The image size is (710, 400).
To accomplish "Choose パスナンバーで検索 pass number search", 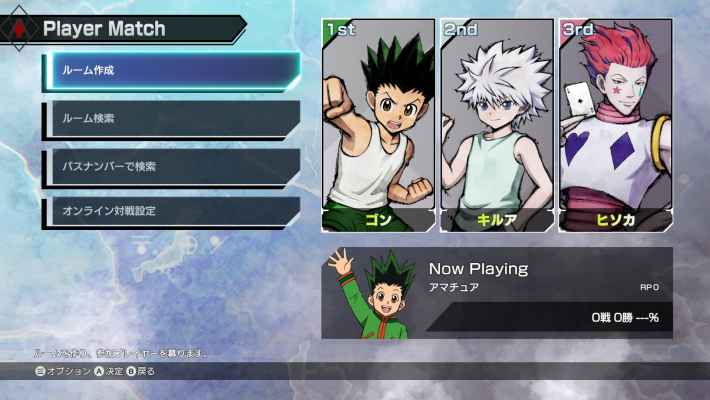I will tap(171, 166).
